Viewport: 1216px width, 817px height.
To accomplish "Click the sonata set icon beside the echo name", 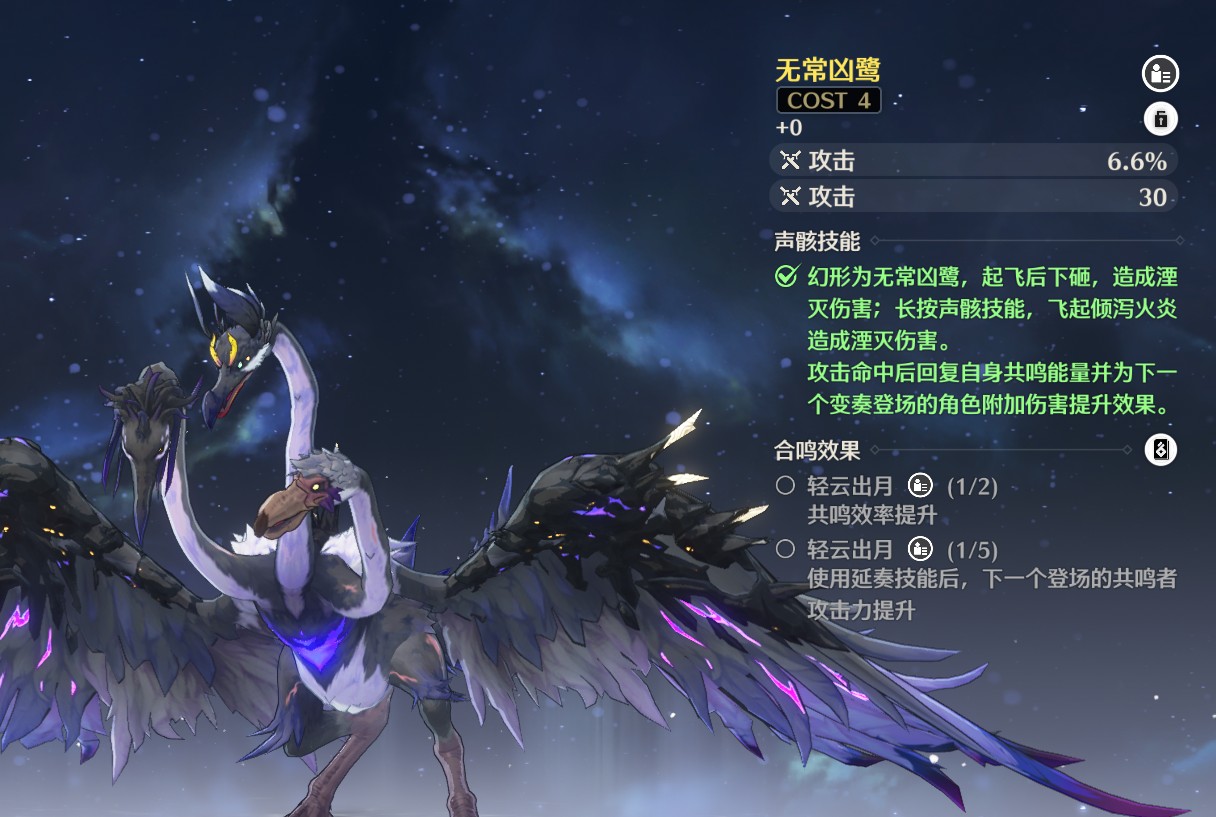I will point(1160,73).
